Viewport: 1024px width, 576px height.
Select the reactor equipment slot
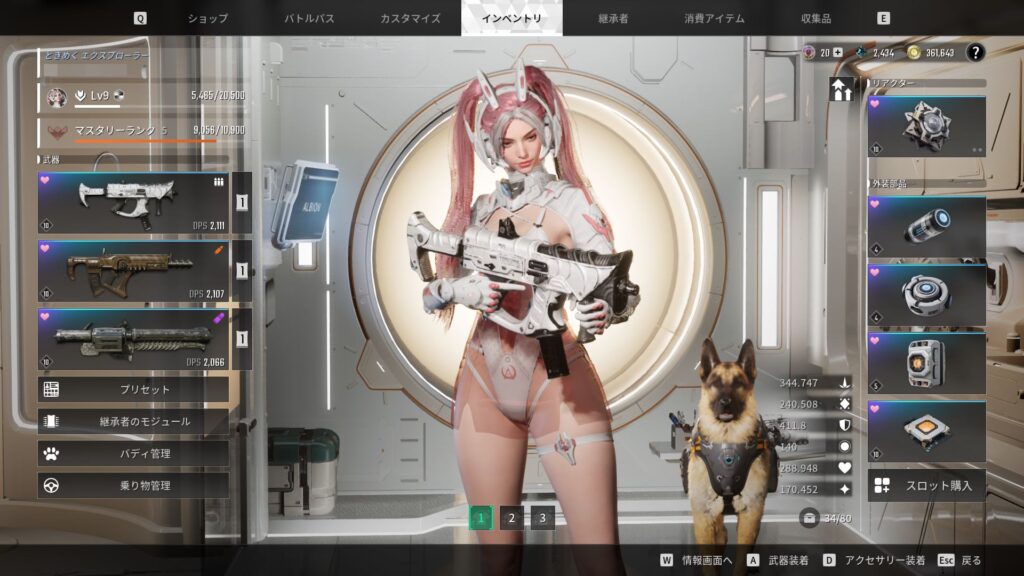click(x=926, y=126)
